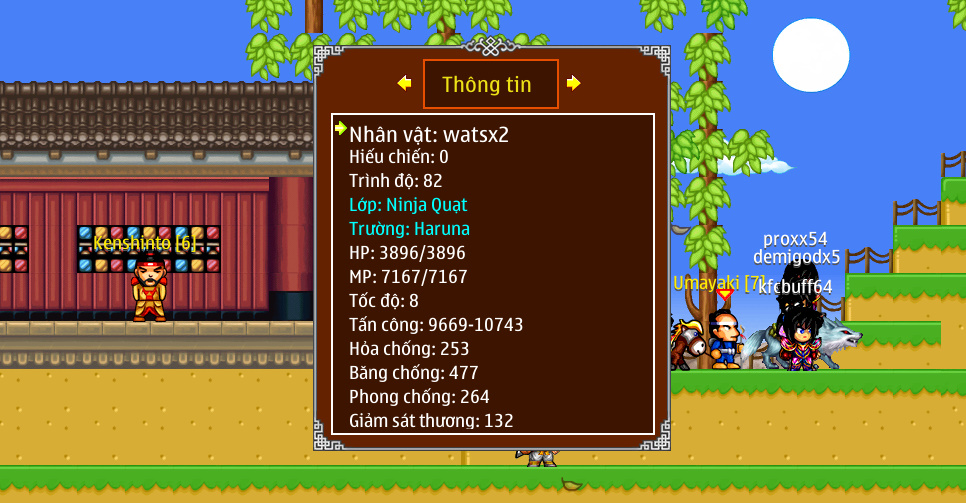Go to the next info page with right arrow
This screenshot has height=503, width=966.
(x=573, y=83)
